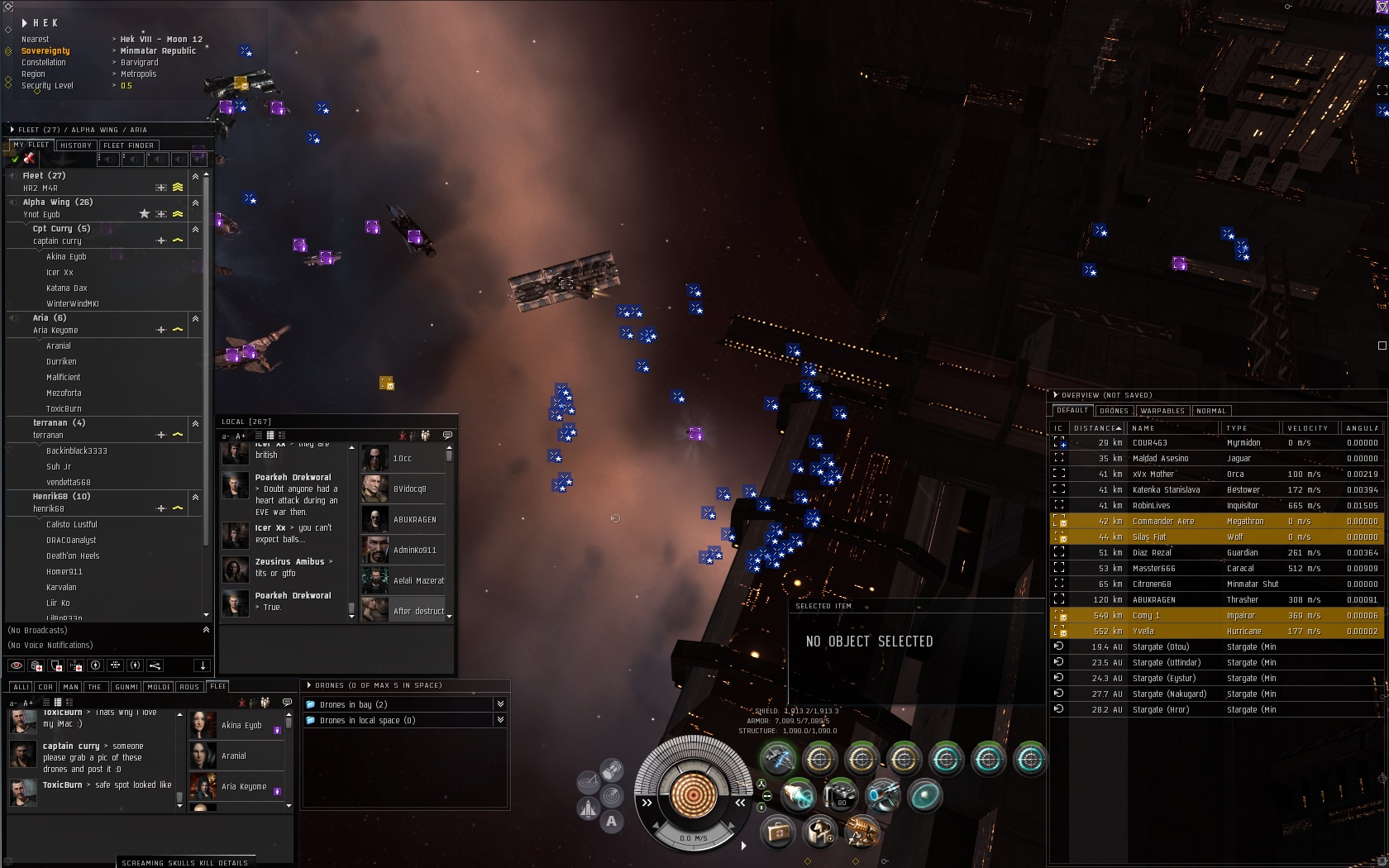Select the Normal overview tab

tap(1210, 411)
